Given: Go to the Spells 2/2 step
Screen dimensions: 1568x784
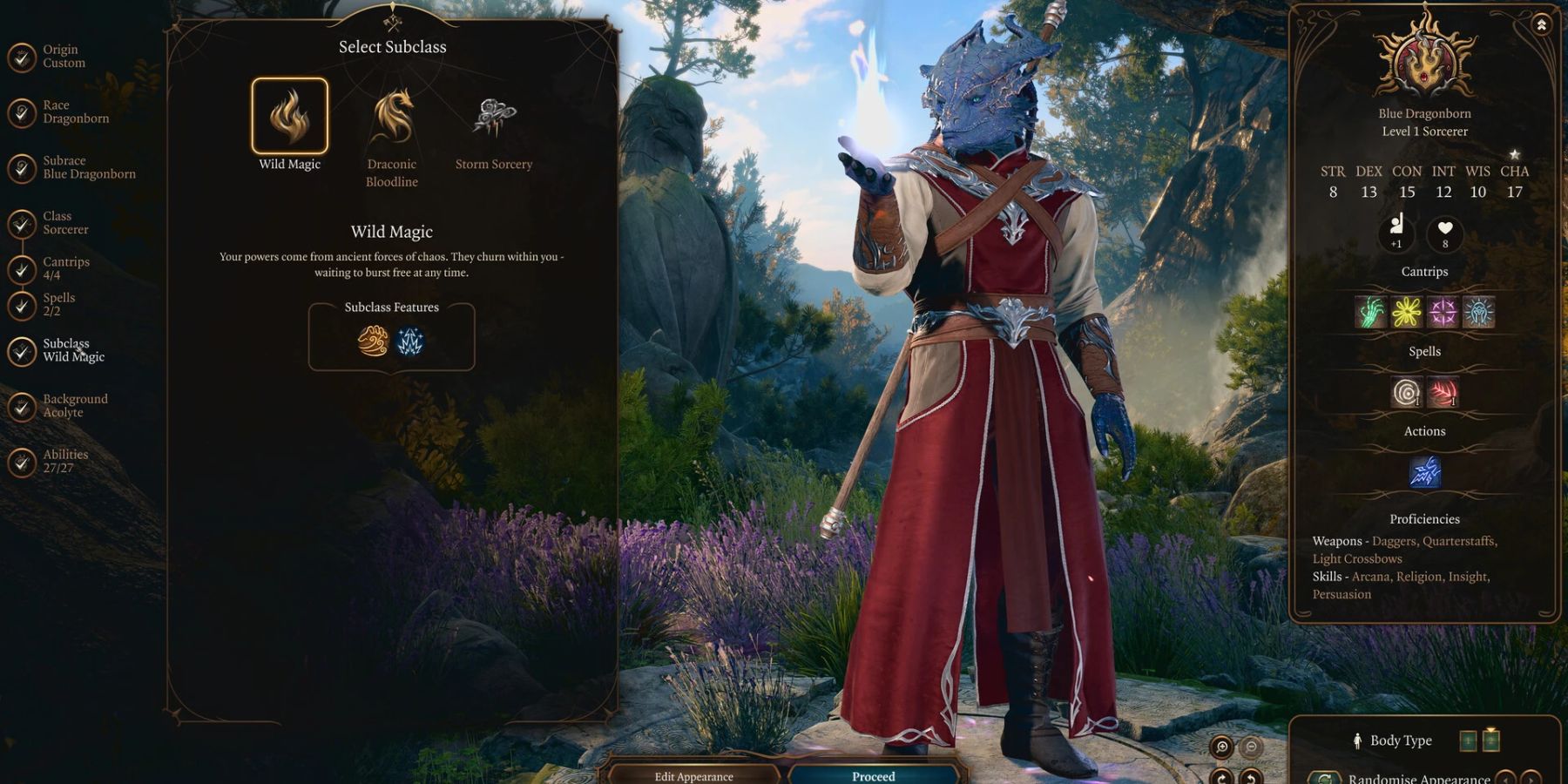Looking at the screenshot, I should [x=58, y=304].
